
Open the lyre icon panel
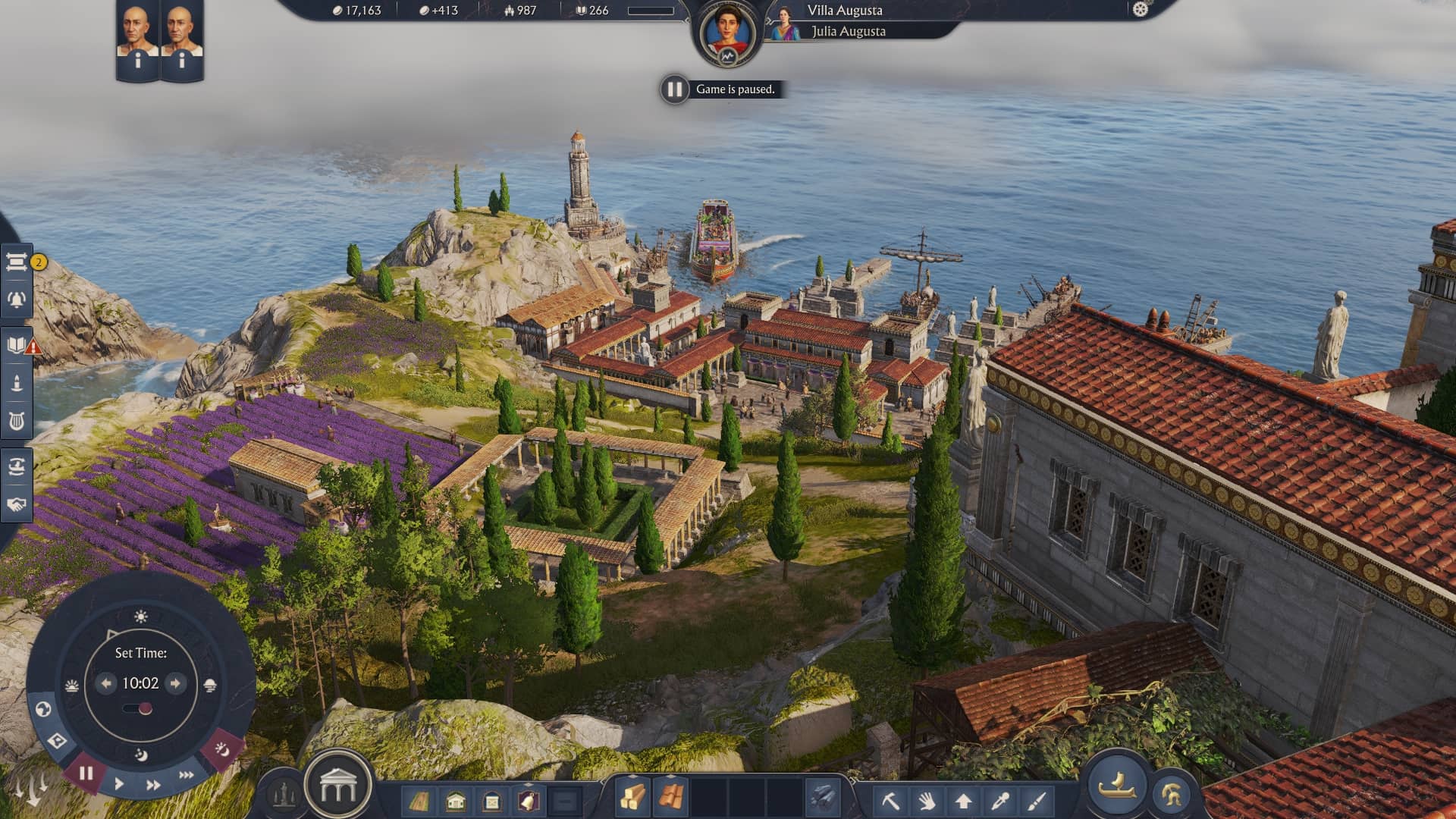17,420
